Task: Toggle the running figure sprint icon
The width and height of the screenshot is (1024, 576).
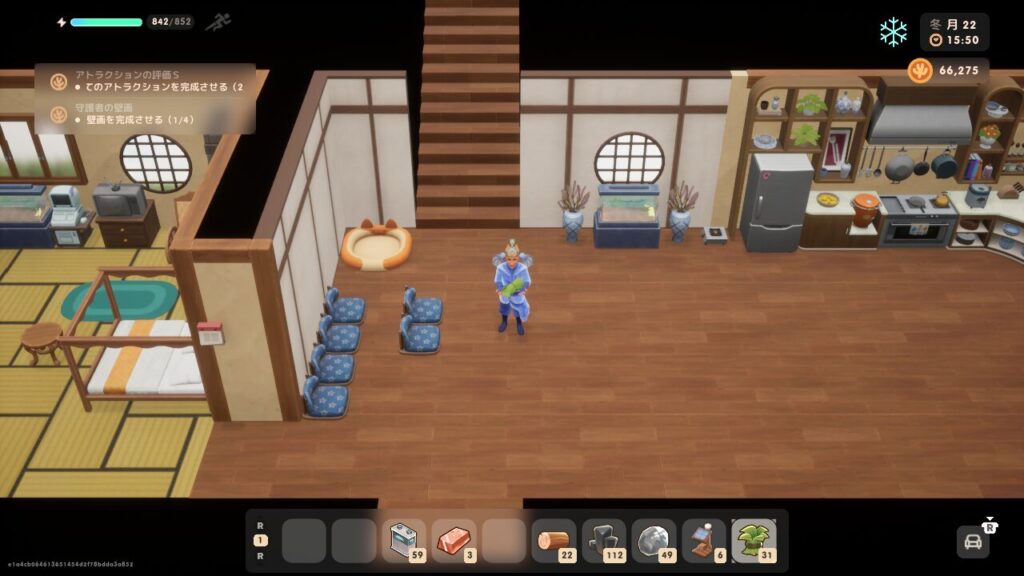Action: pos(218,22)
